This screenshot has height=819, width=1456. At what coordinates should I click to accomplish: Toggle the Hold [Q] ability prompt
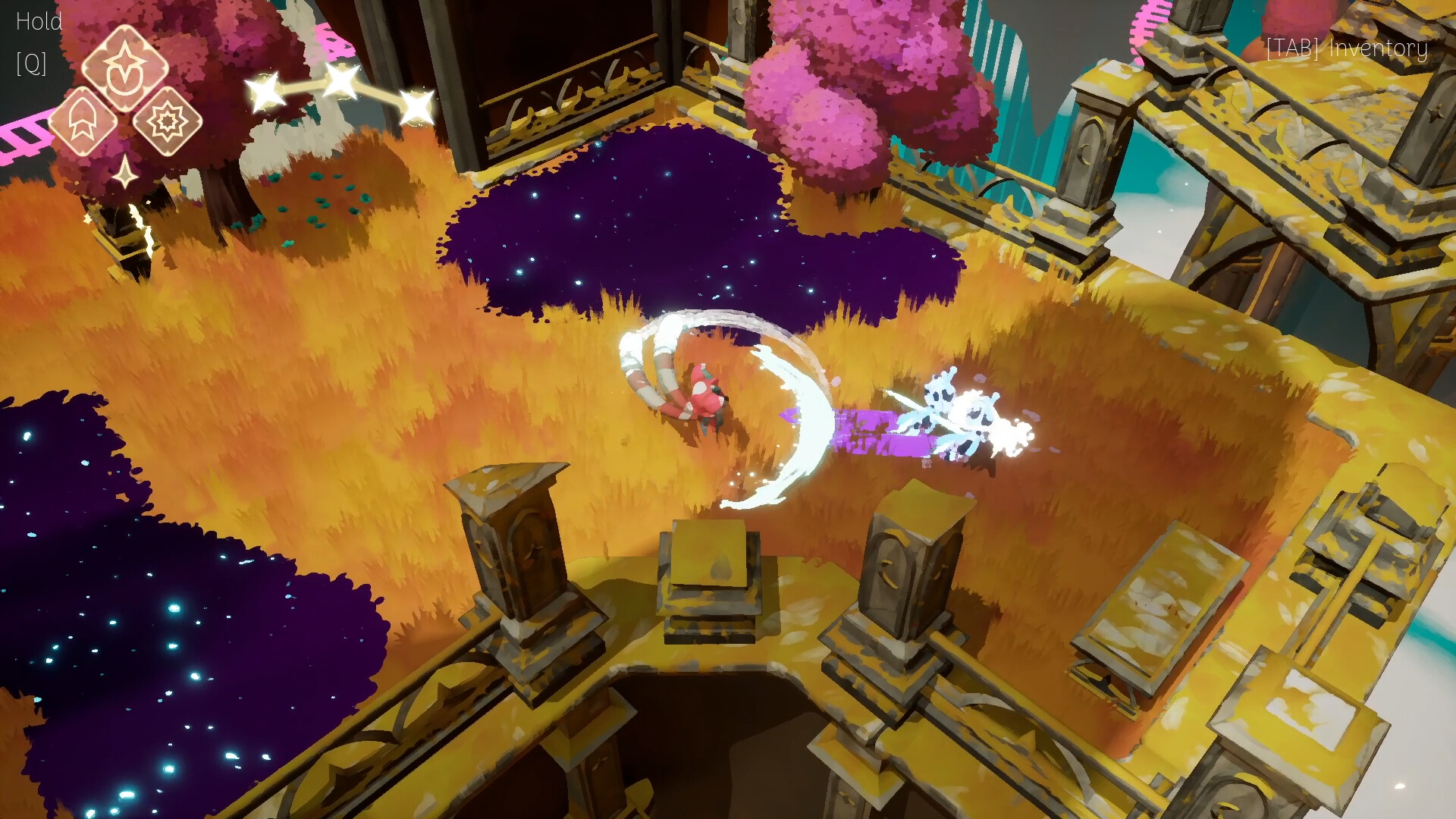(x=36, y=42)
